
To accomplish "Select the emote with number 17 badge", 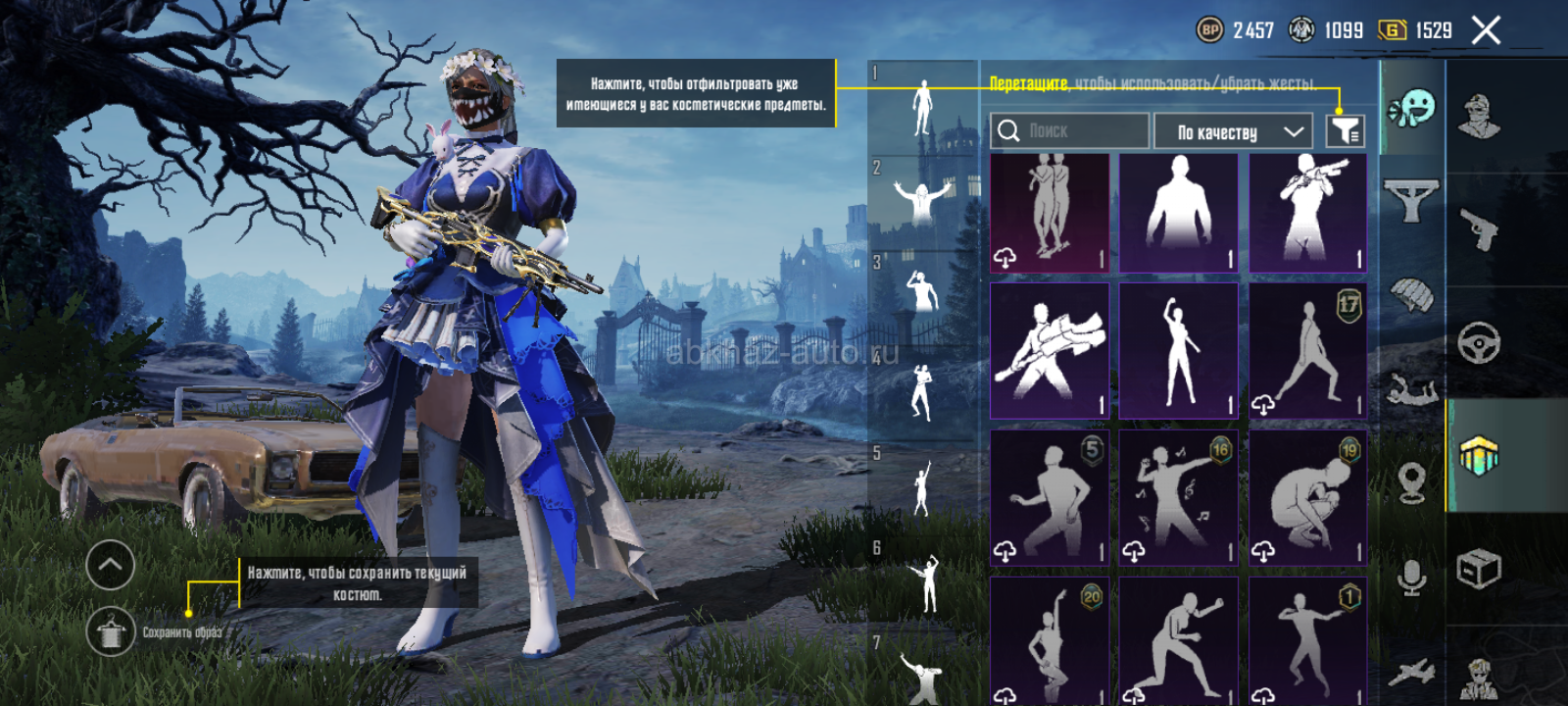I will click(1307, 350).
